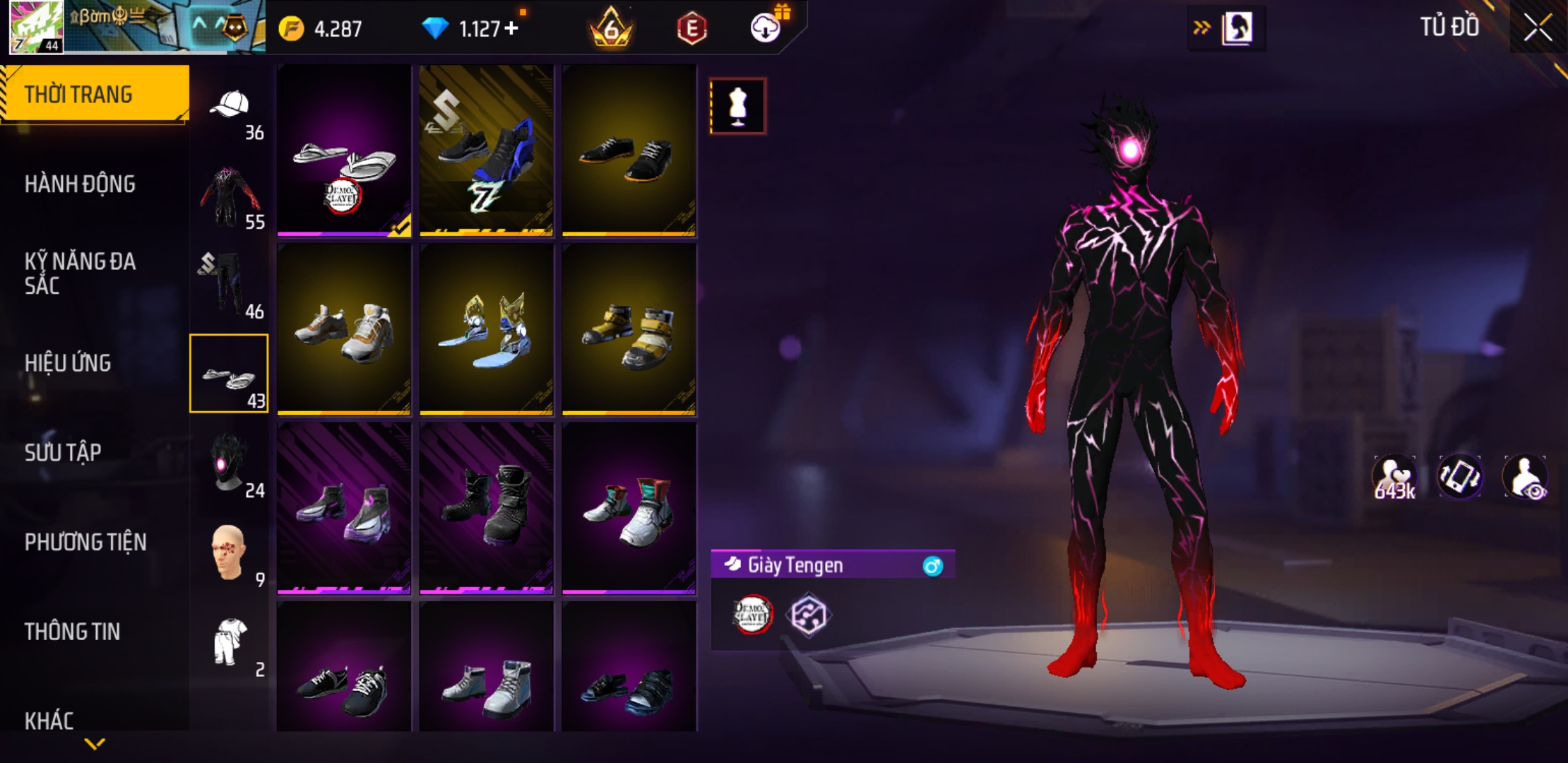Switch to the Hành Động tab

tap(80, 184)
